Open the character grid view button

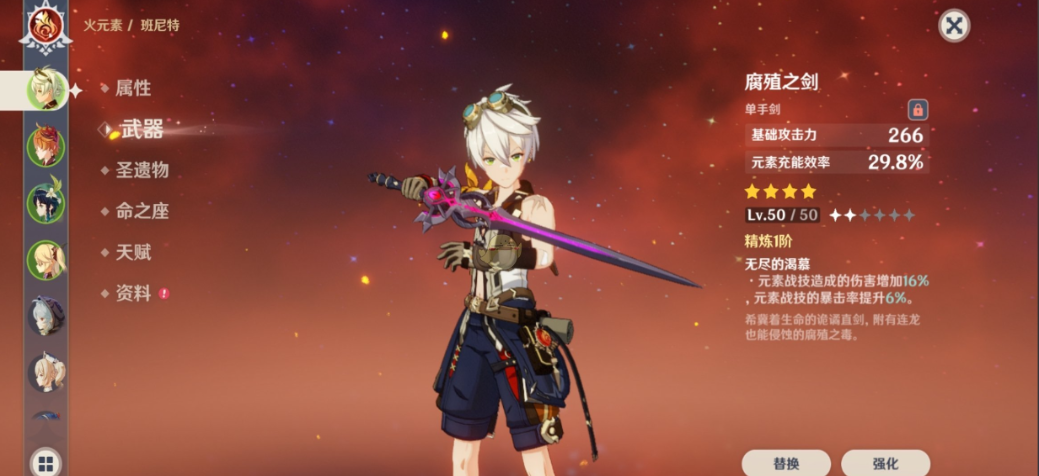[x=45, y=462]
